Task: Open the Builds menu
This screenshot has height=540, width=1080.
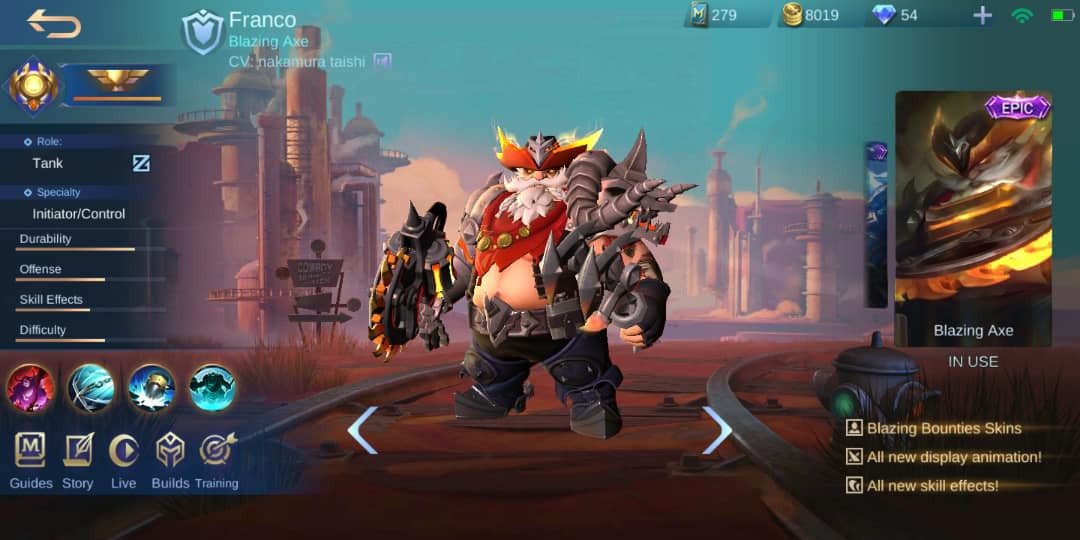Action: click(x=170, y=461)
